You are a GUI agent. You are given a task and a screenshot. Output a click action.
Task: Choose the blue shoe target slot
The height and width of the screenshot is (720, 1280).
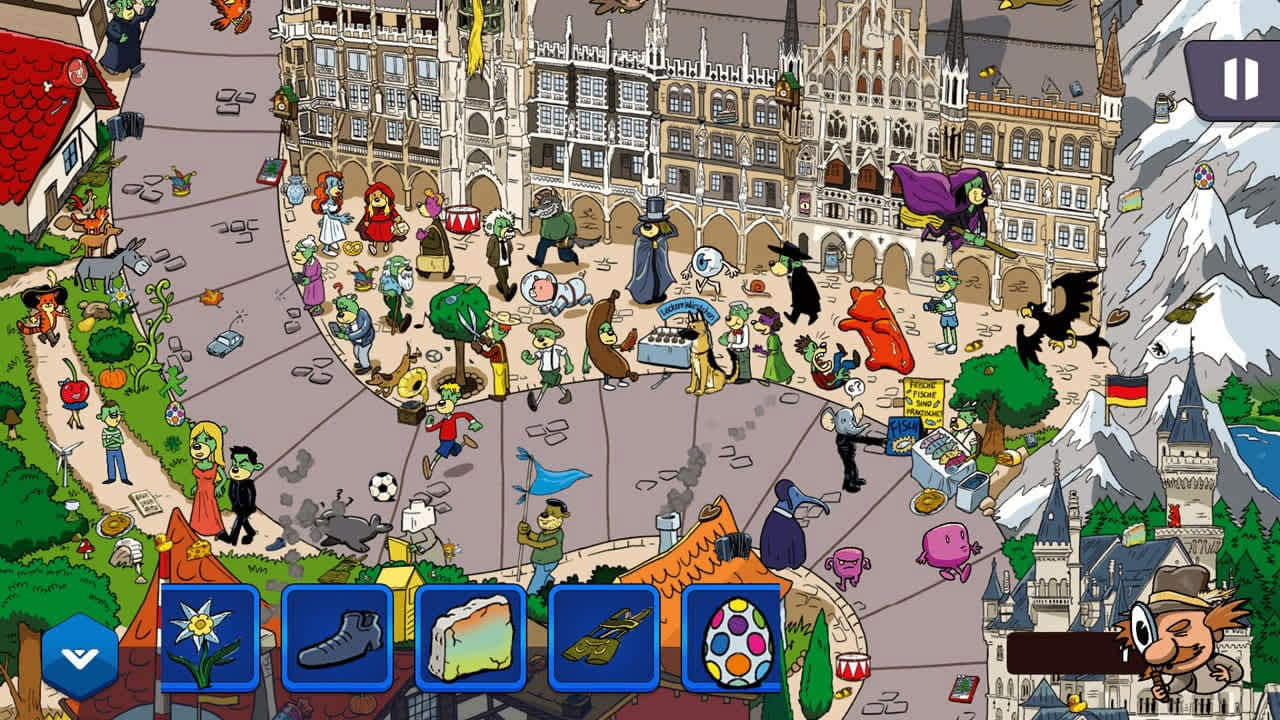(337, 638)
